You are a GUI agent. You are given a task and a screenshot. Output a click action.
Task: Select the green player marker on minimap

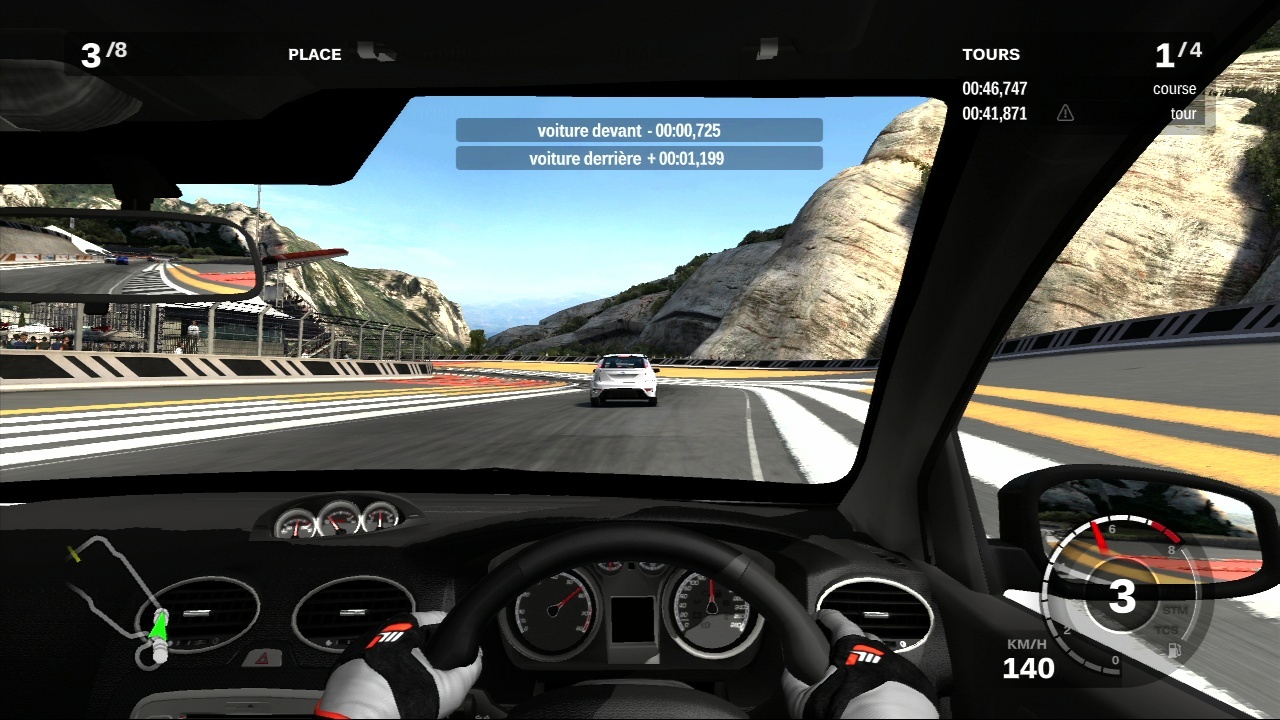coord(157,626)
